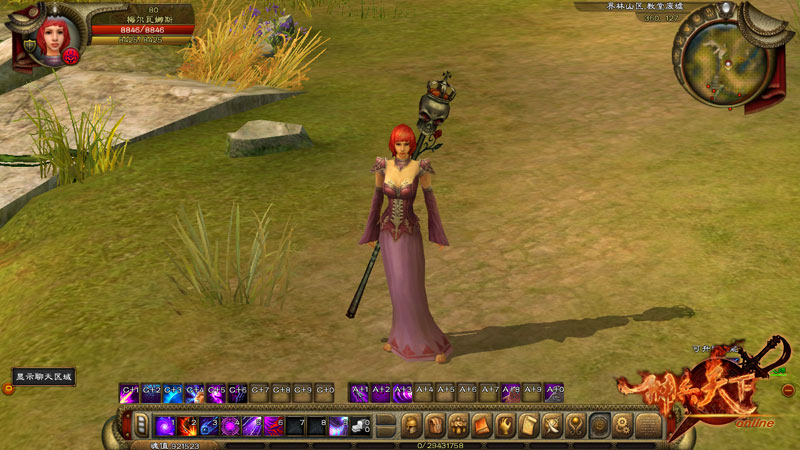Screen dimensions: 800x450
Task: Open the group of people social icon
Action: click(459, 425)
